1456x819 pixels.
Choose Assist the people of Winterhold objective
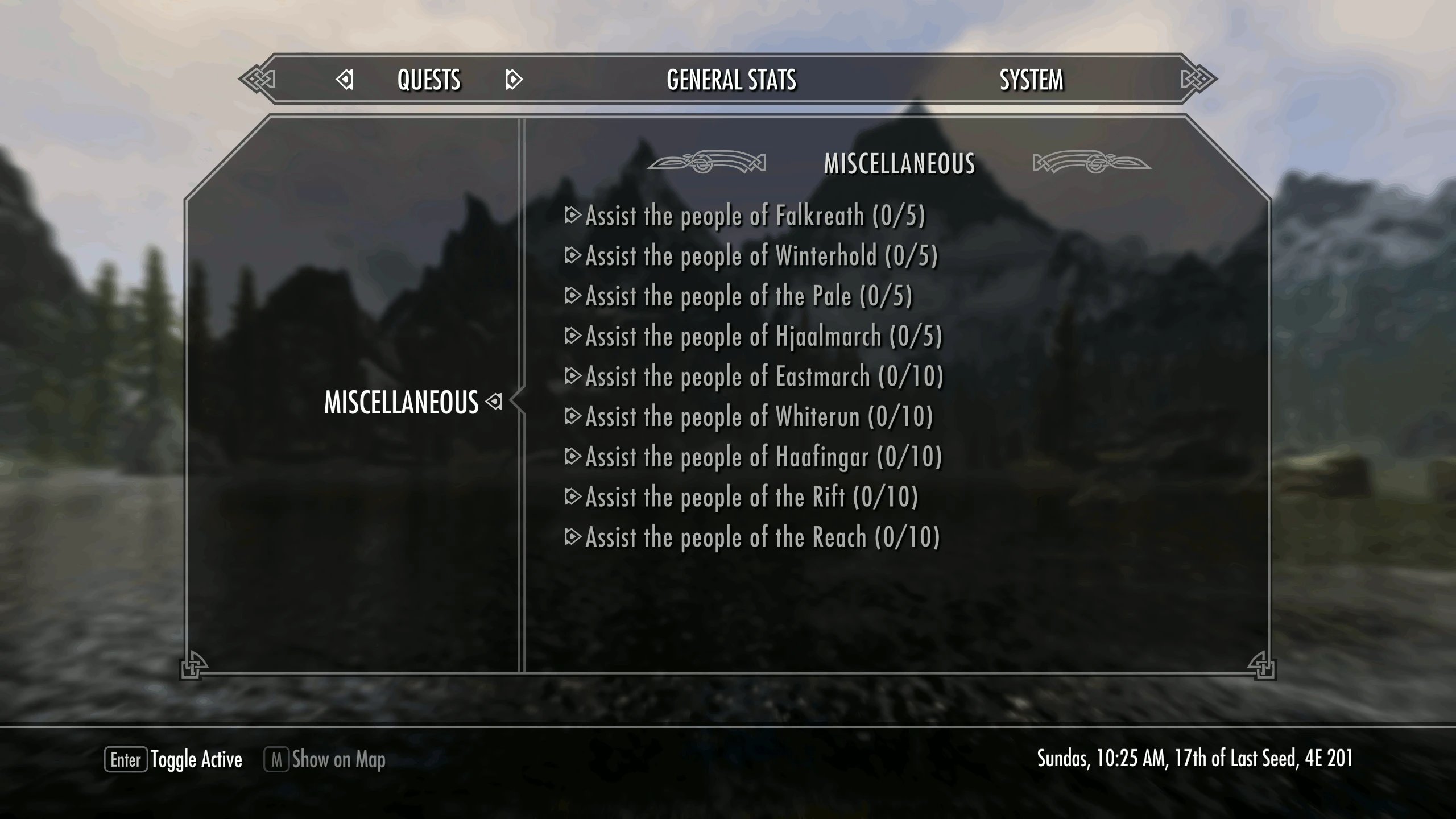pos(761,257)
